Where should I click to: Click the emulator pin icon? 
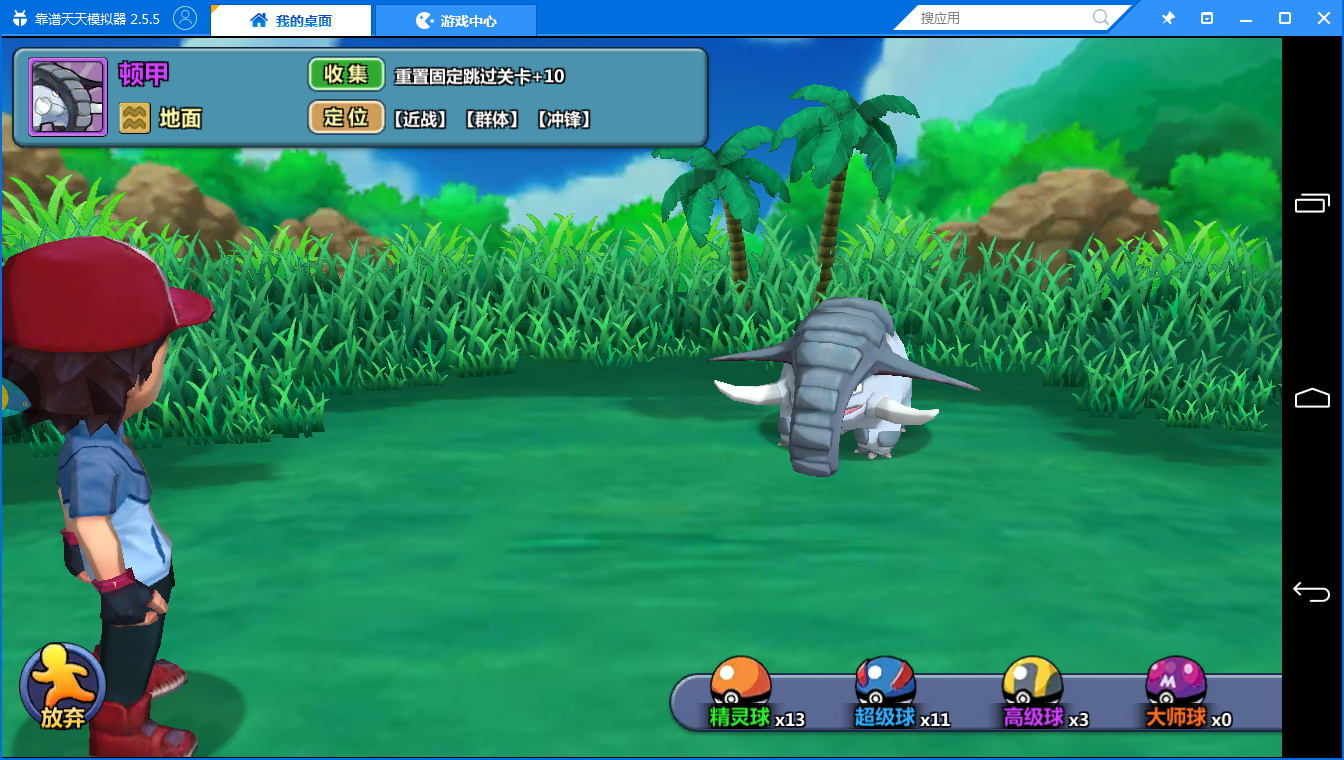tap(1168, 18)
